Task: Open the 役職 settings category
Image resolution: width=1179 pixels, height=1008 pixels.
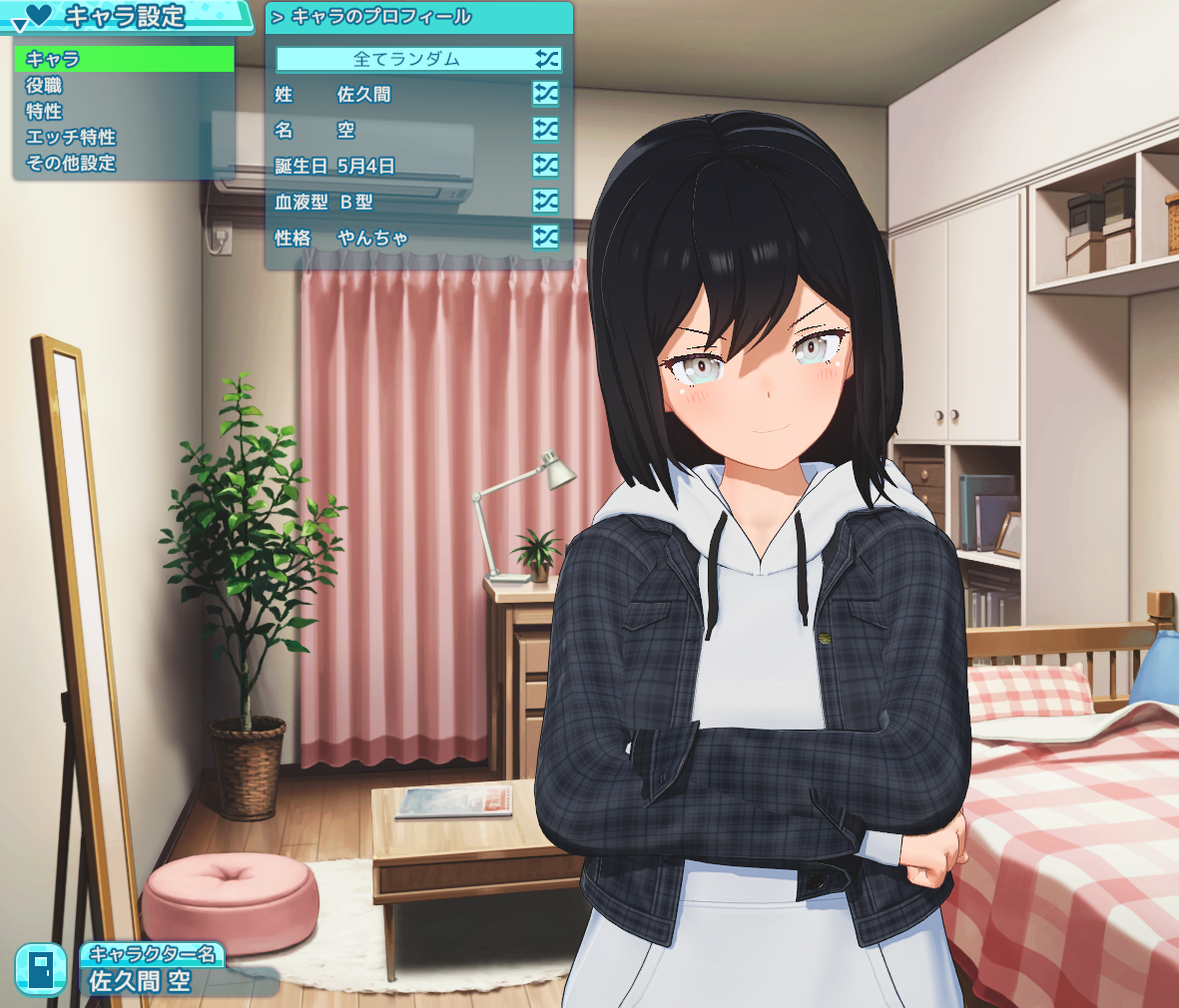Action: 125,85
